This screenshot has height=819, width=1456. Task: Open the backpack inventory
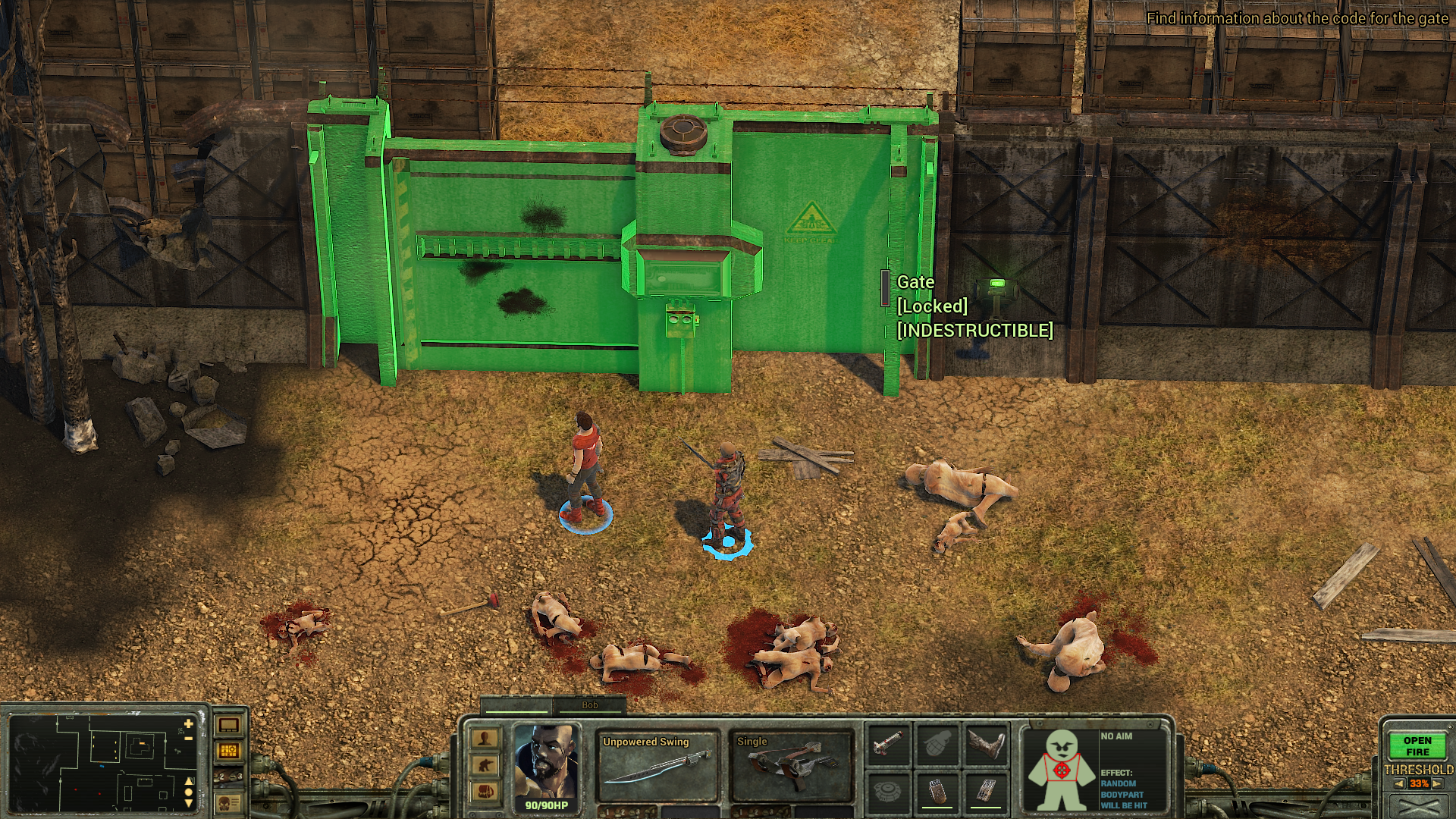[485, 792]
